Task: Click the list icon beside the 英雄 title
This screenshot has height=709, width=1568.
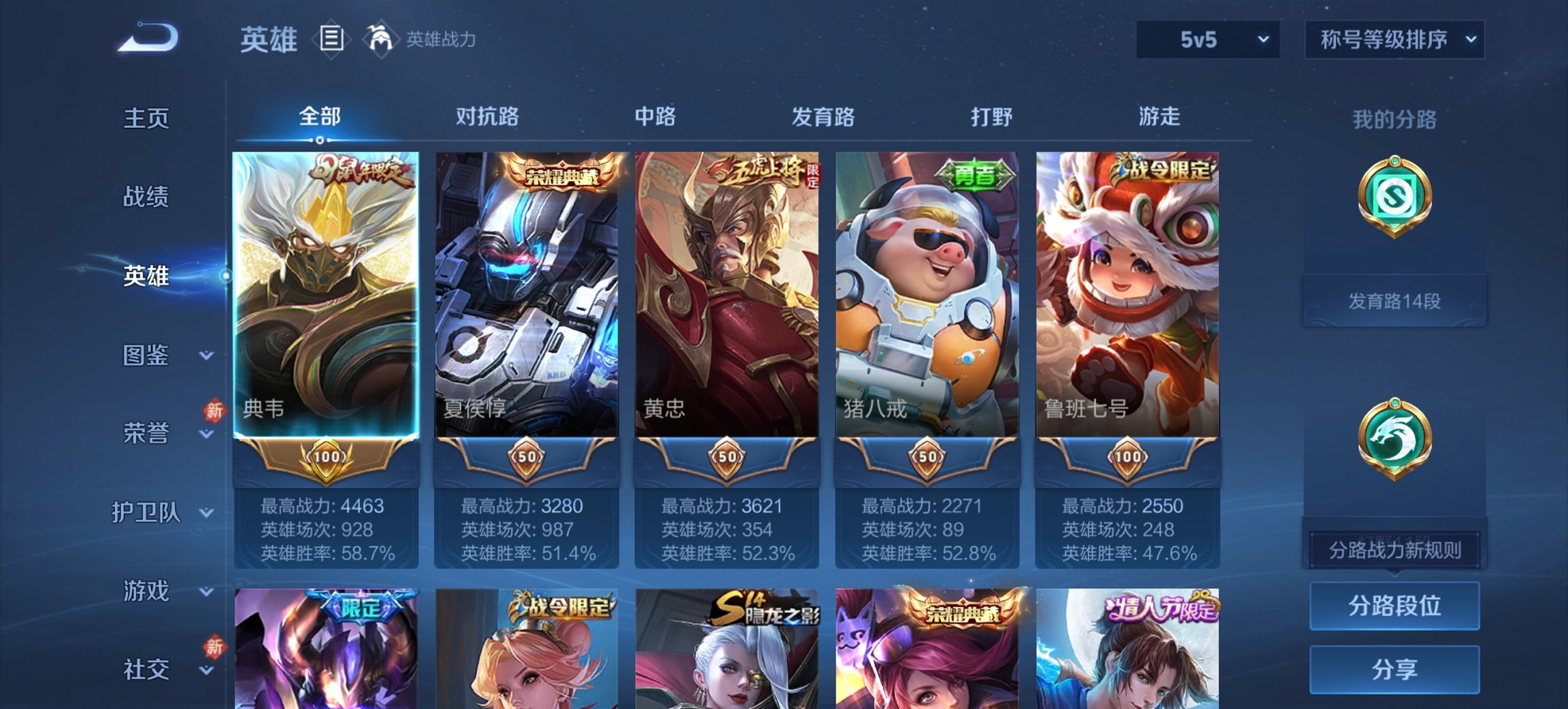Action: point(331,39)
